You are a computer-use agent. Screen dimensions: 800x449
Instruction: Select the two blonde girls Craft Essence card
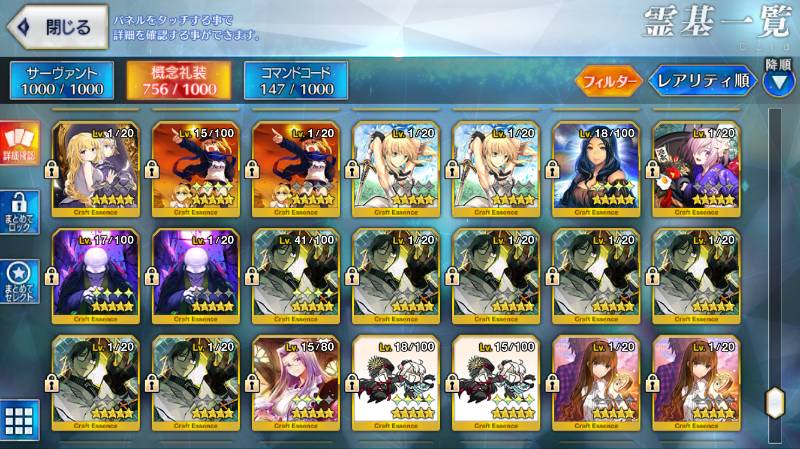(96, 166)
